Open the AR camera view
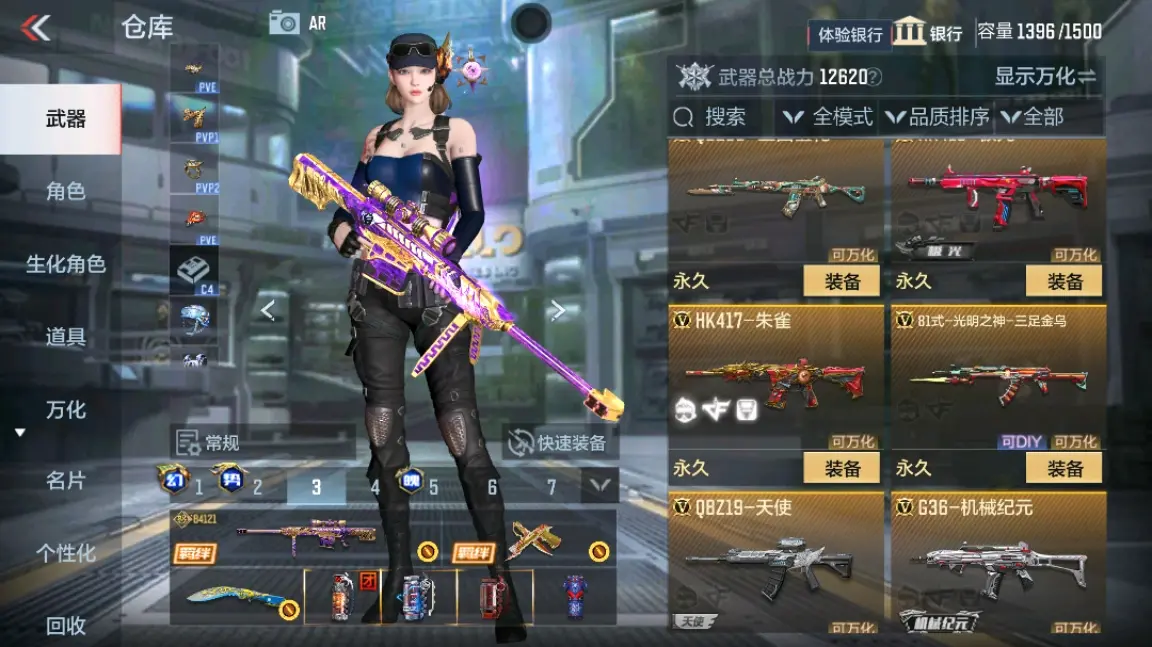Image resolution: width=1152 pixels, height=647 pixels. pyautogui.click(x=298, y=22)
